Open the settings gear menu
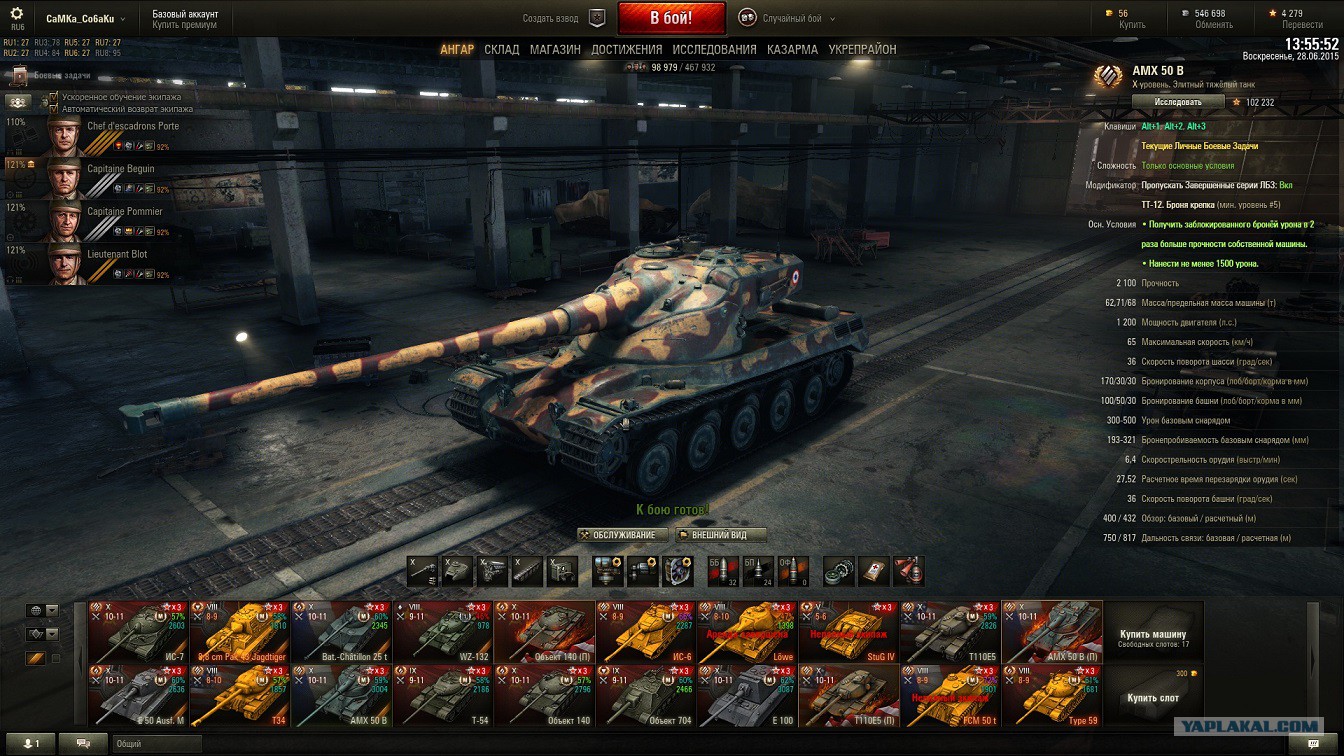Image resolution: width=1344 pixels, height=756 pixels. tap(17, 14)
